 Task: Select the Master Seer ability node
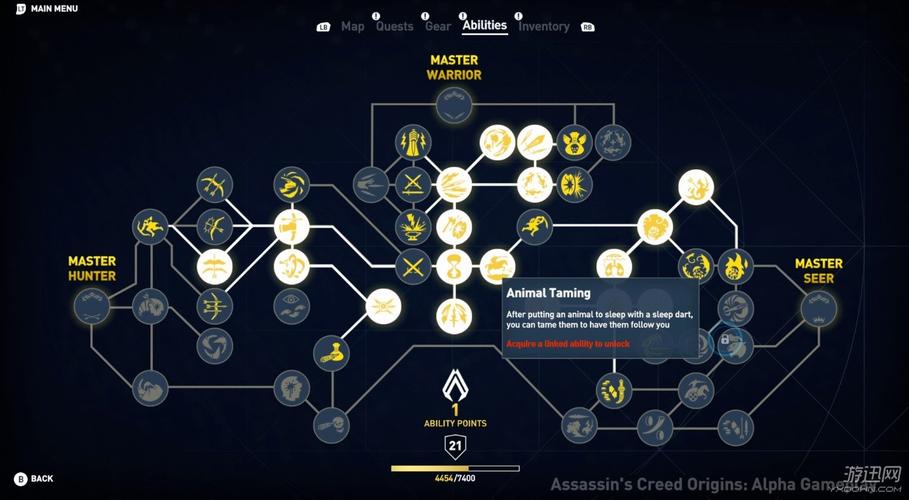tap(818, 307)
